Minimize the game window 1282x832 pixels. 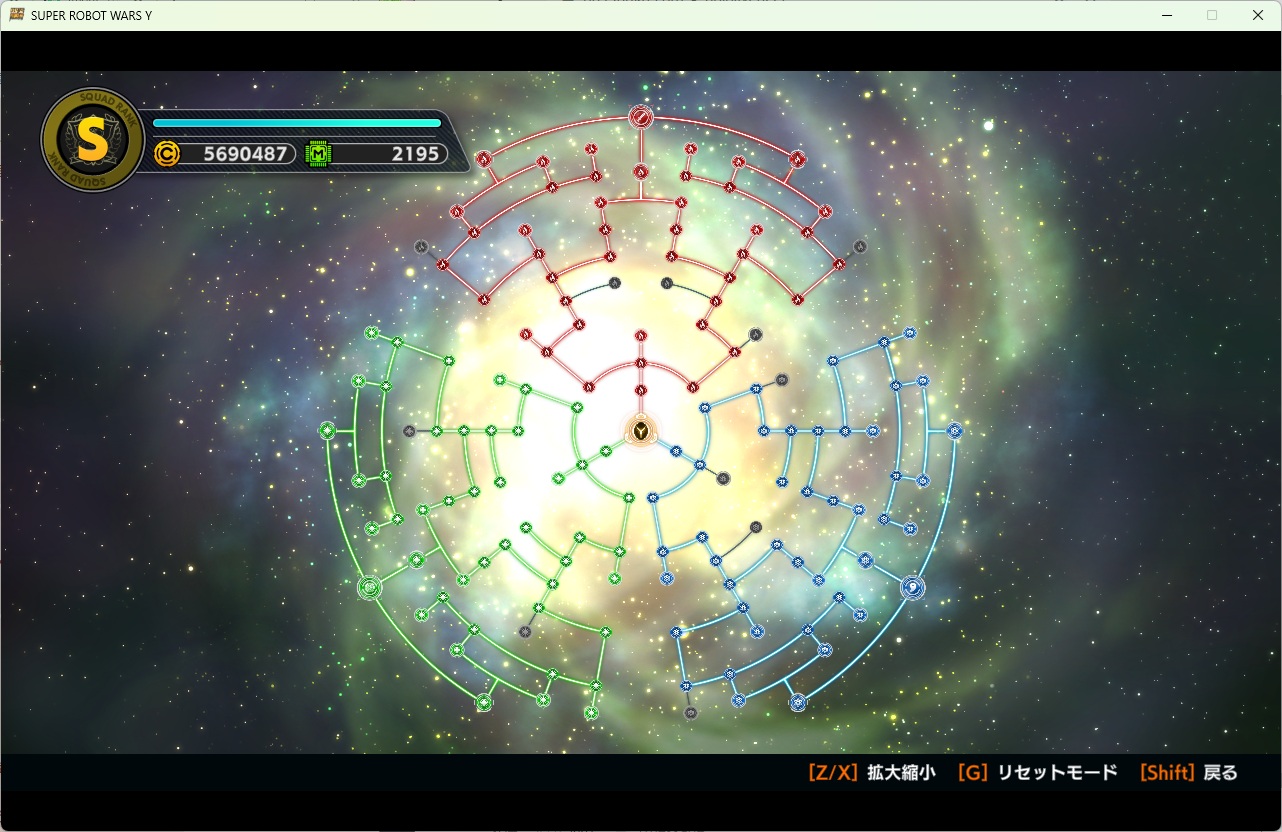point(1166,15)
